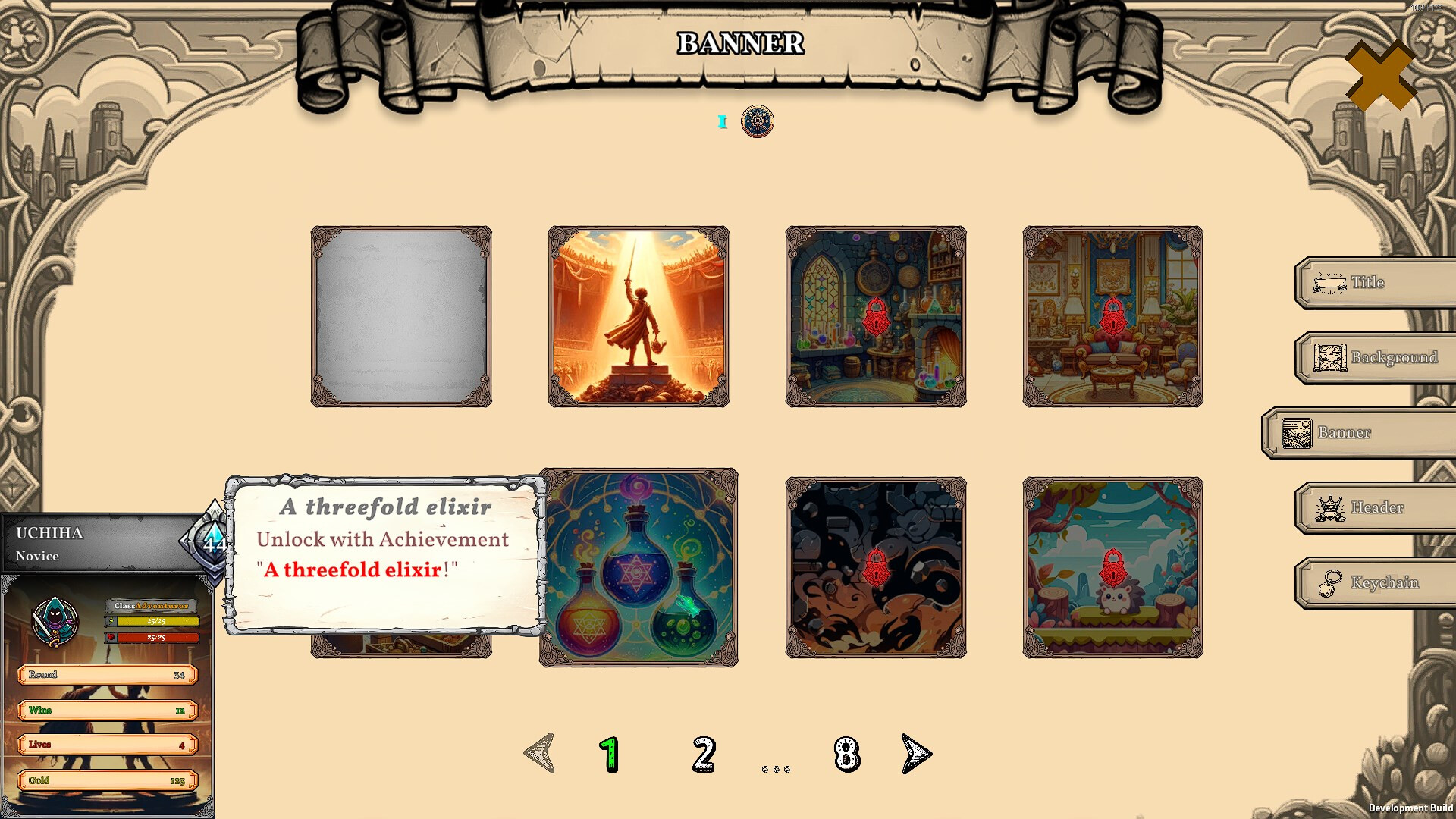Click the cyan hourglass marker near the medallion
The width and height of the screenshot is (1456, 819).
coord(721,122)
